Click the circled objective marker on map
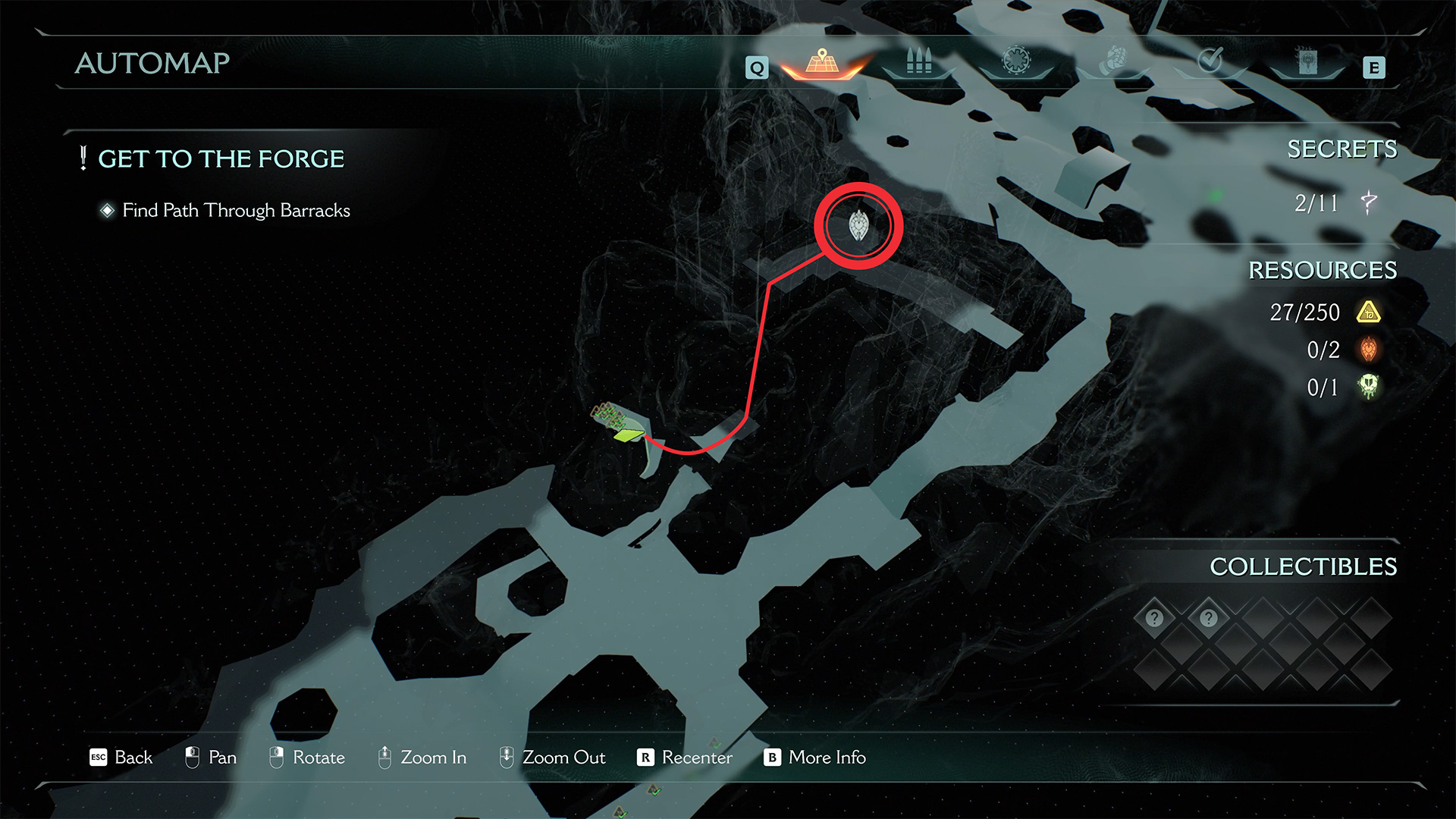The height and width of the screenshot is (819, 1456). (858, 225)
